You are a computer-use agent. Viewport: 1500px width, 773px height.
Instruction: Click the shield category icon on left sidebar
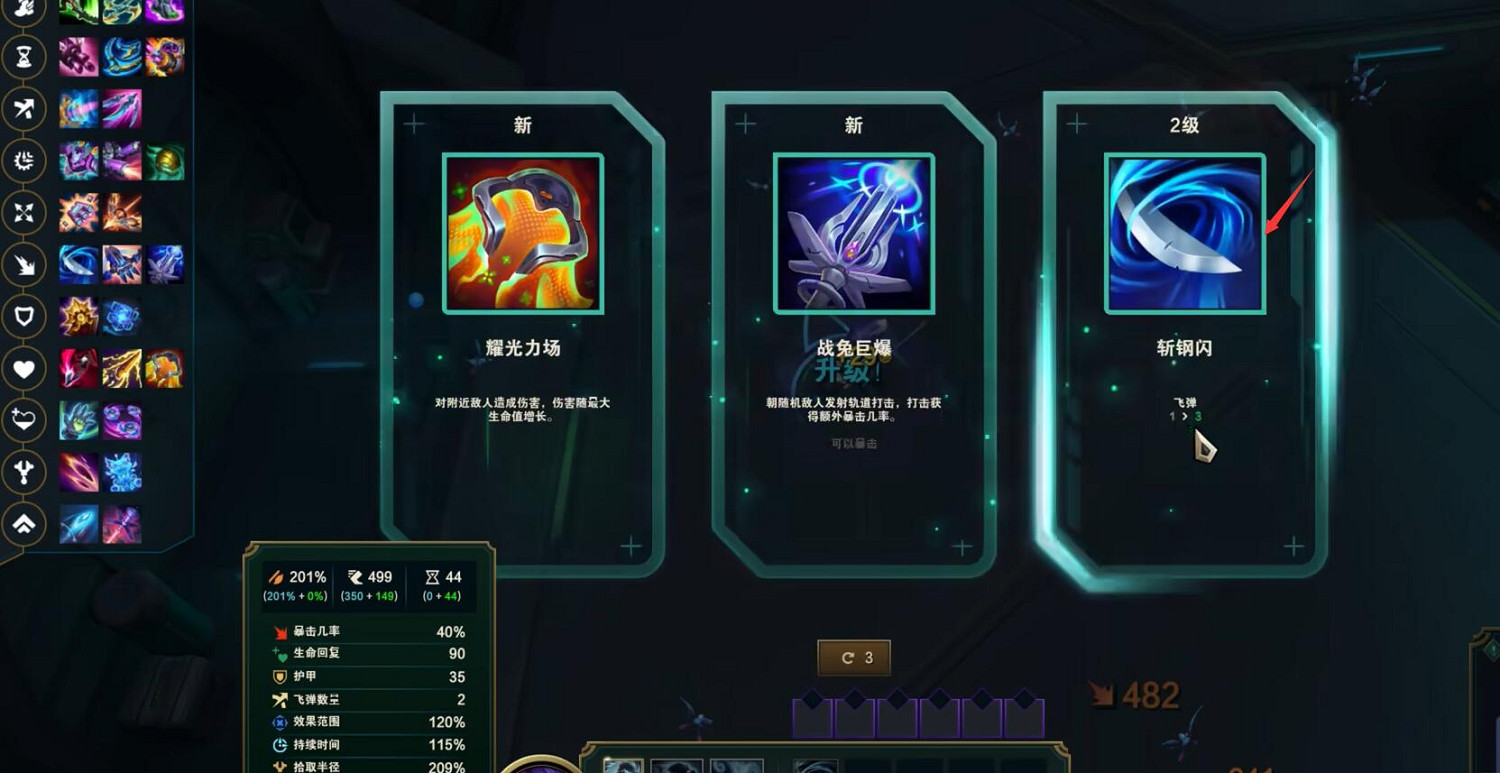point(24,317)
